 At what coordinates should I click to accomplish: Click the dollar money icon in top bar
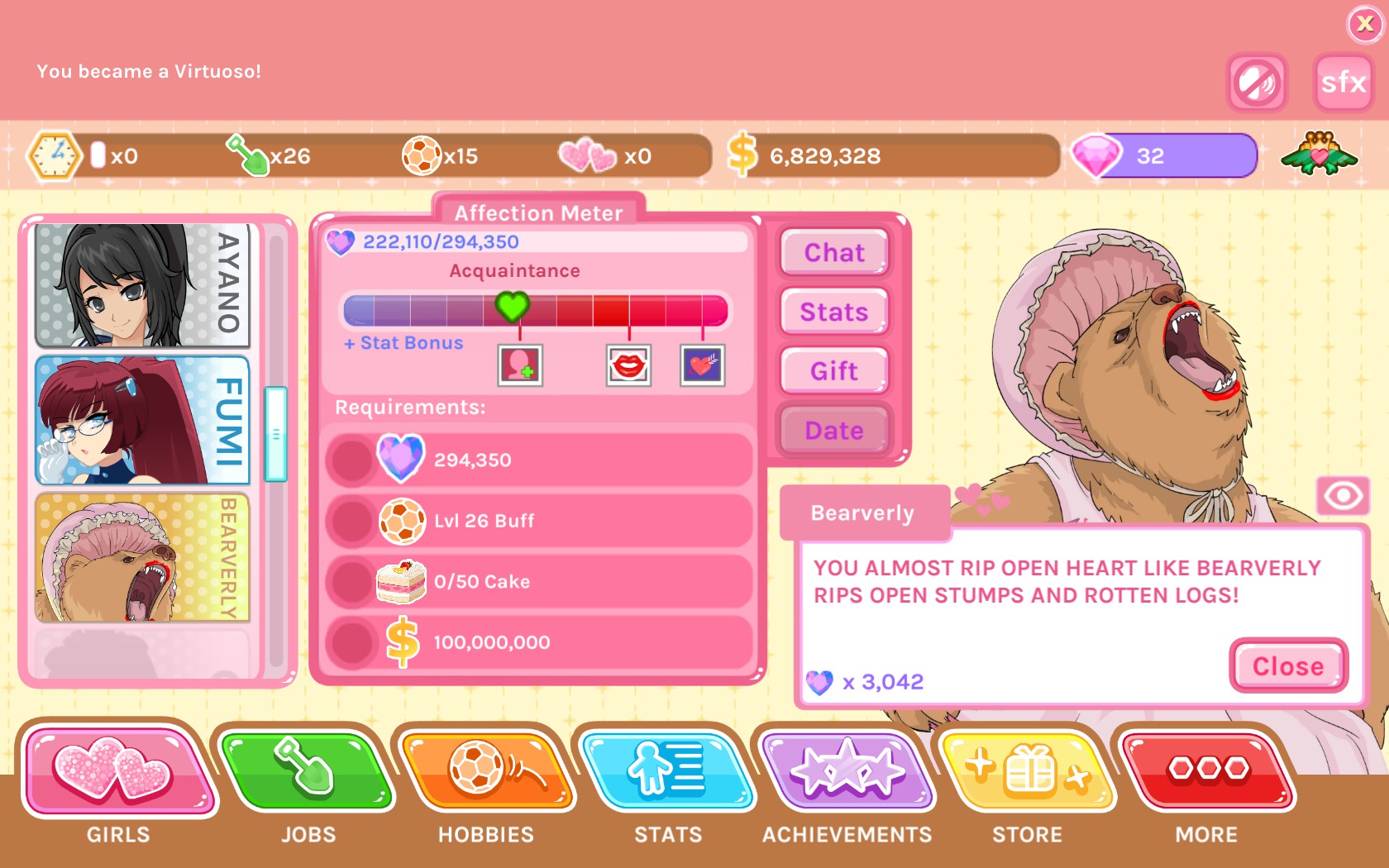pyautogui.click(x=742, y=154)
